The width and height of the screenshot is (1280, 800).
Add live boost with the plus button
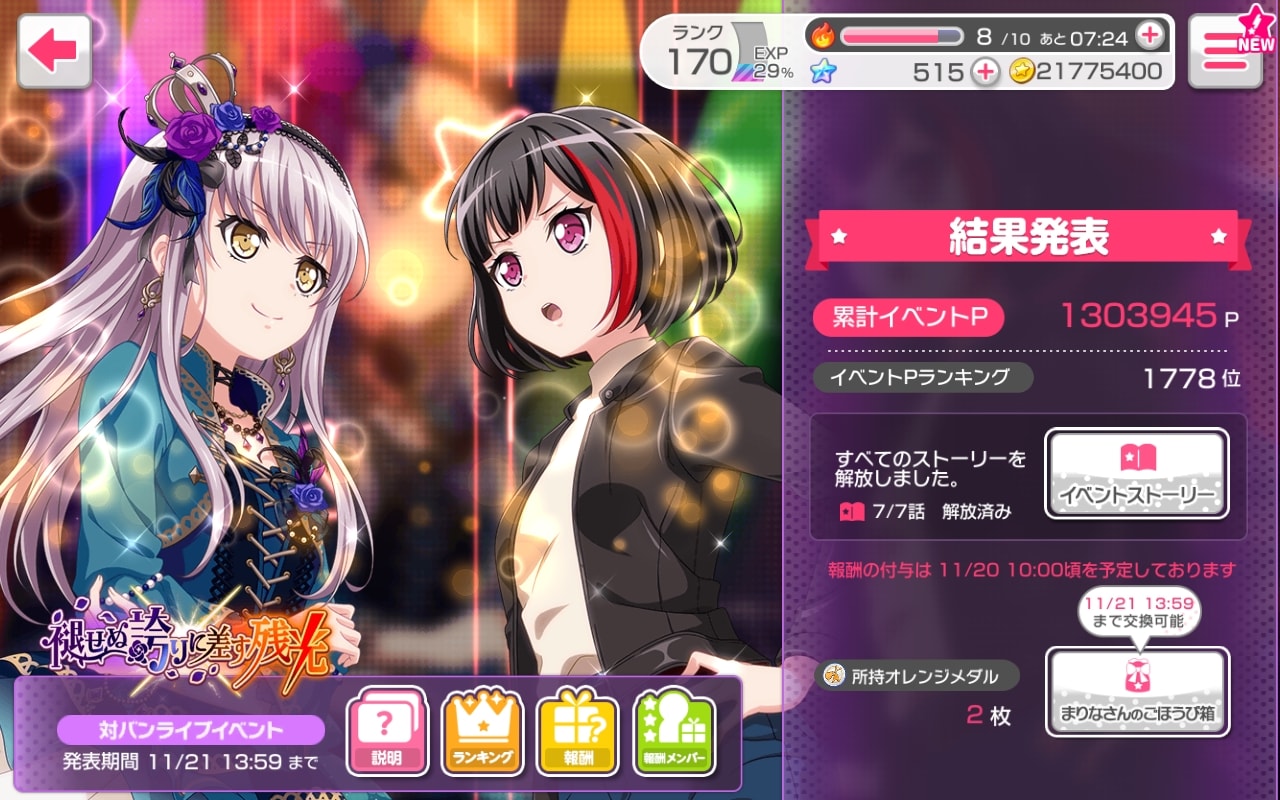(x=1150, y=37)
